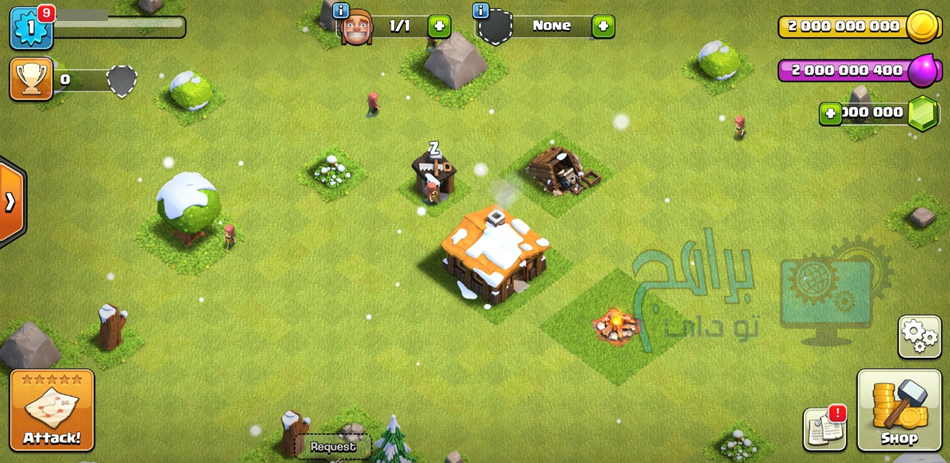The image size is (950, 463).
Task: Add a shield with the plus button
Action: 603,26
